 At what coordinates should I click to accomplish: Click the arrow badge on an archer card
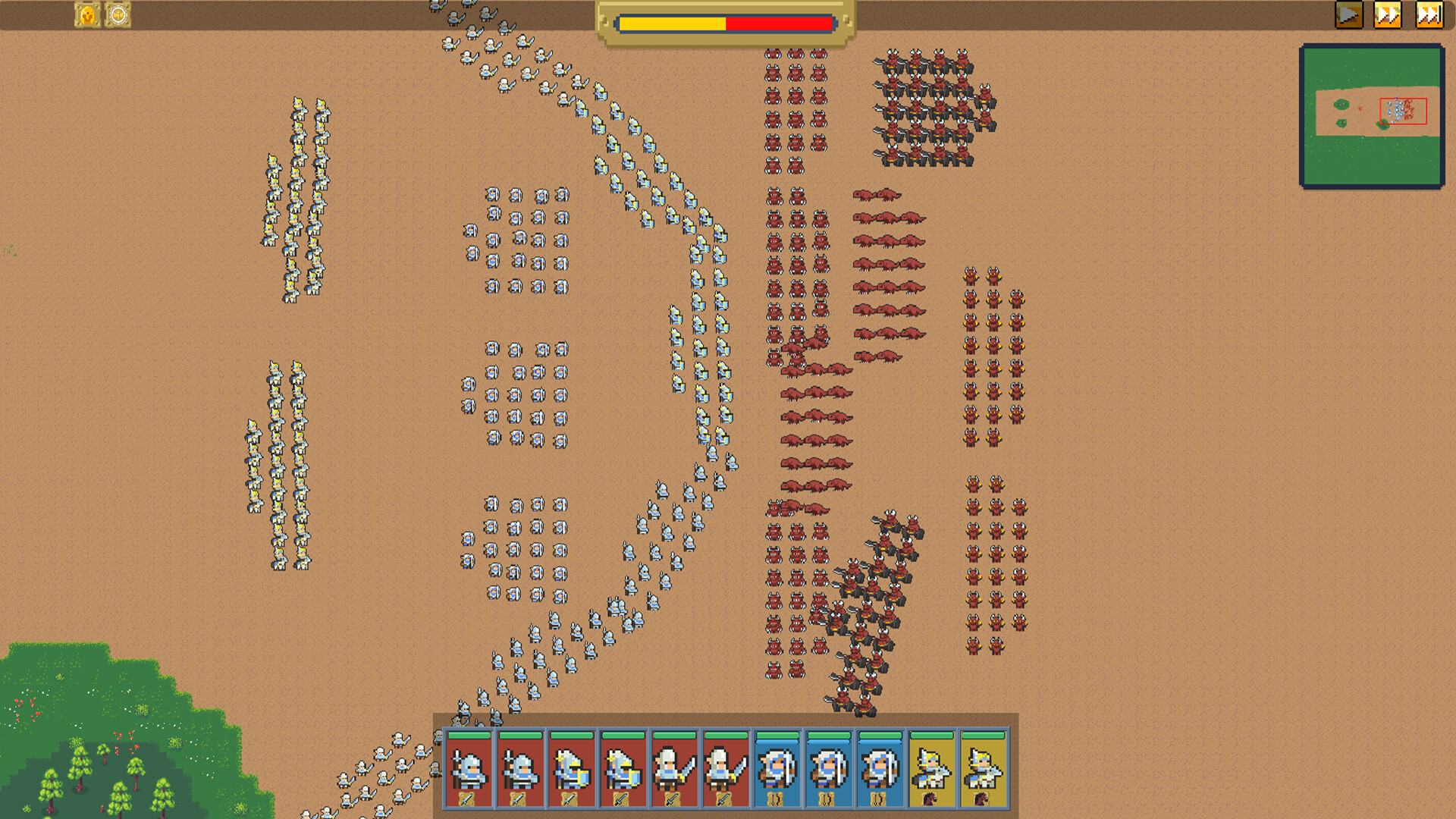pos(776,799)
